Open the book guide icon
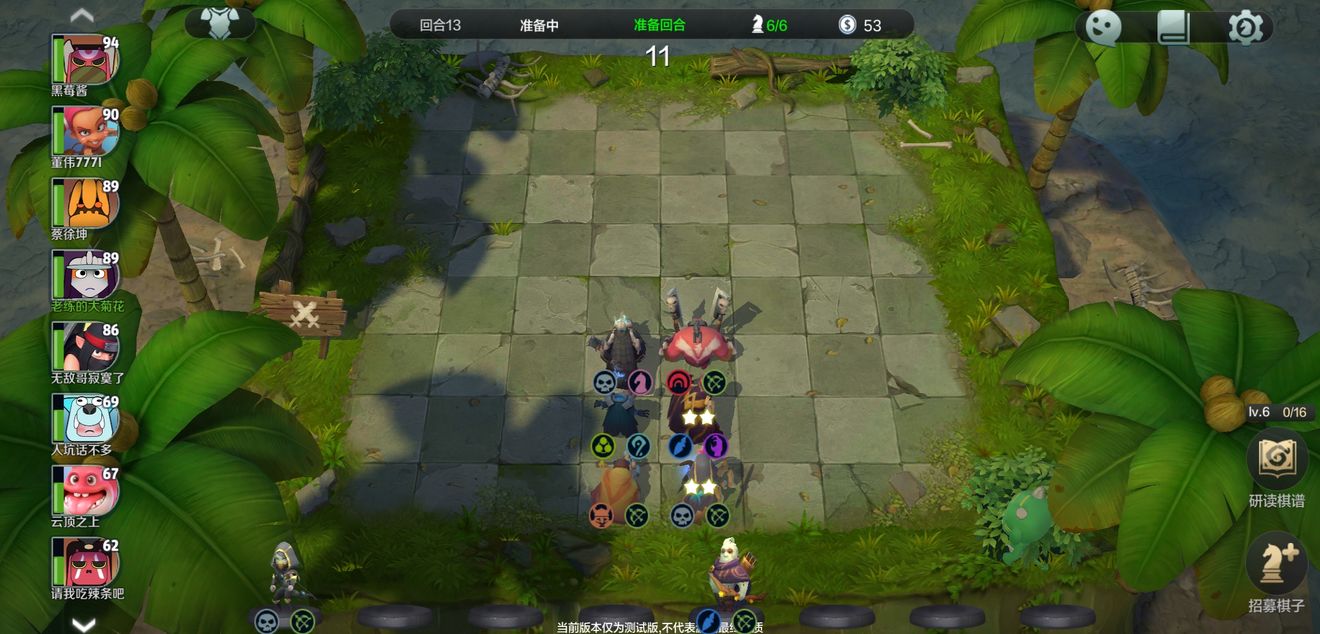 (1174, 27)
